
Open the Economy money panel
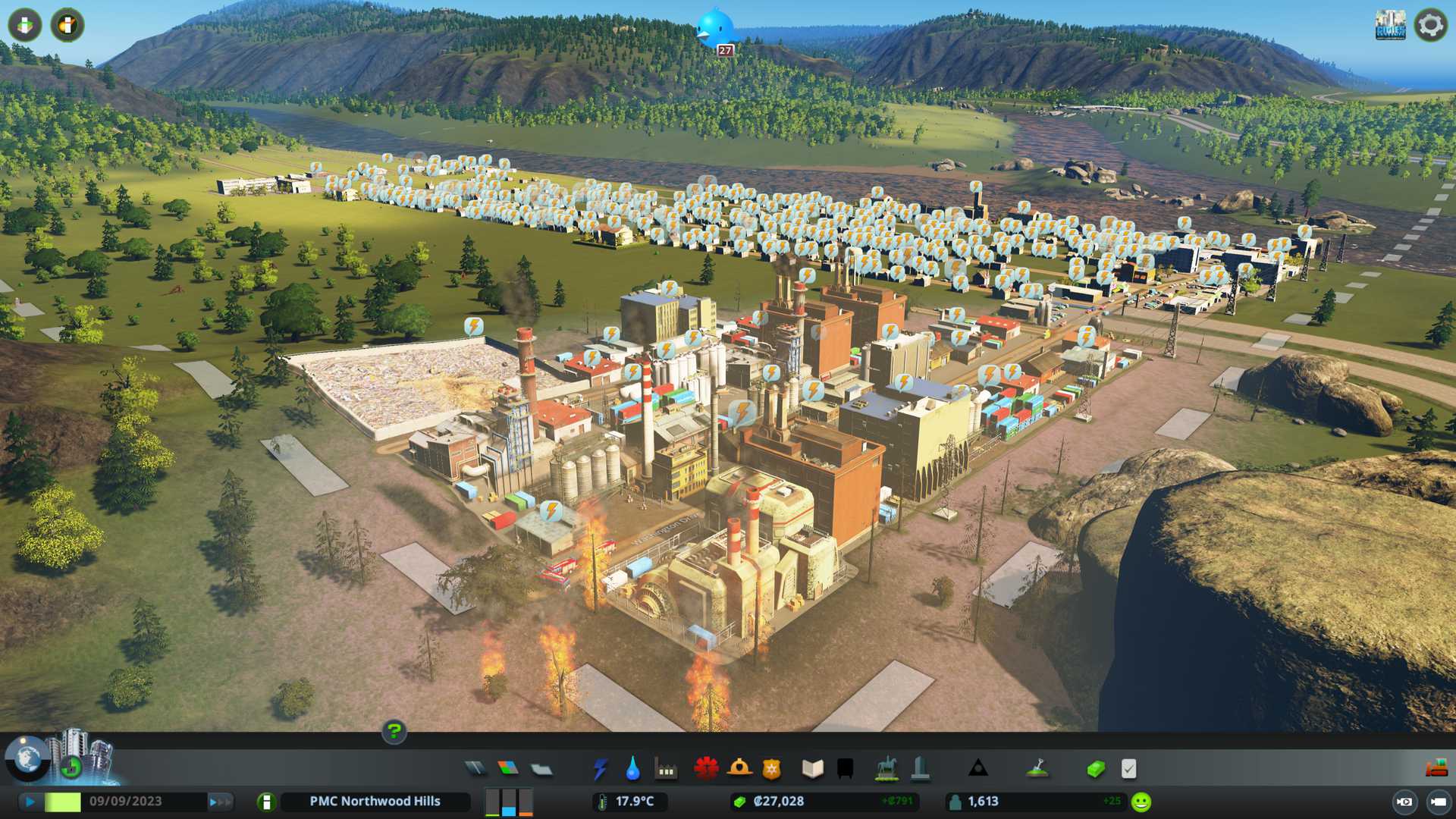(x=1095, y=769)
